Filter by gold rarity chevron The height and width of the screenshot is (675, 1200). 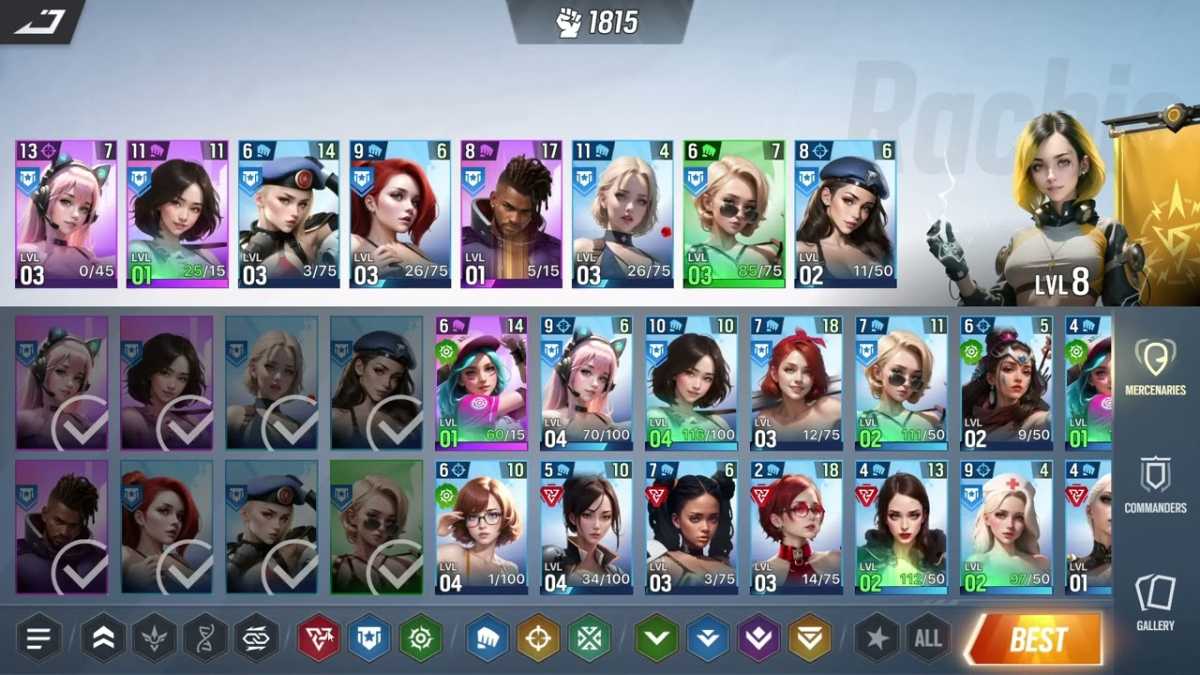[x=809, y=638]
